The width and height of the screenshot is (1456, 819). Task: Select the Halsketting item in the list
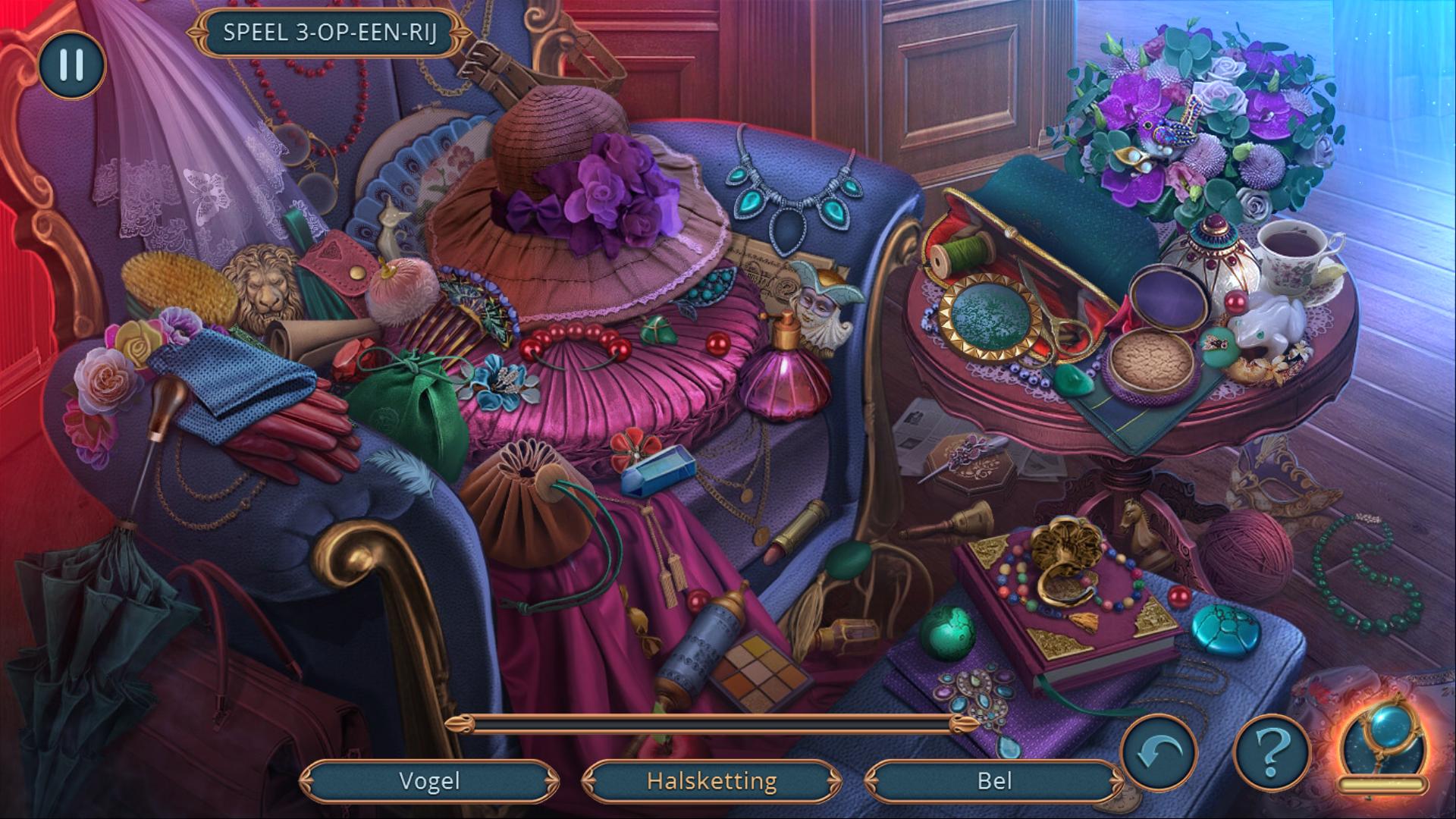coord(711,781)
